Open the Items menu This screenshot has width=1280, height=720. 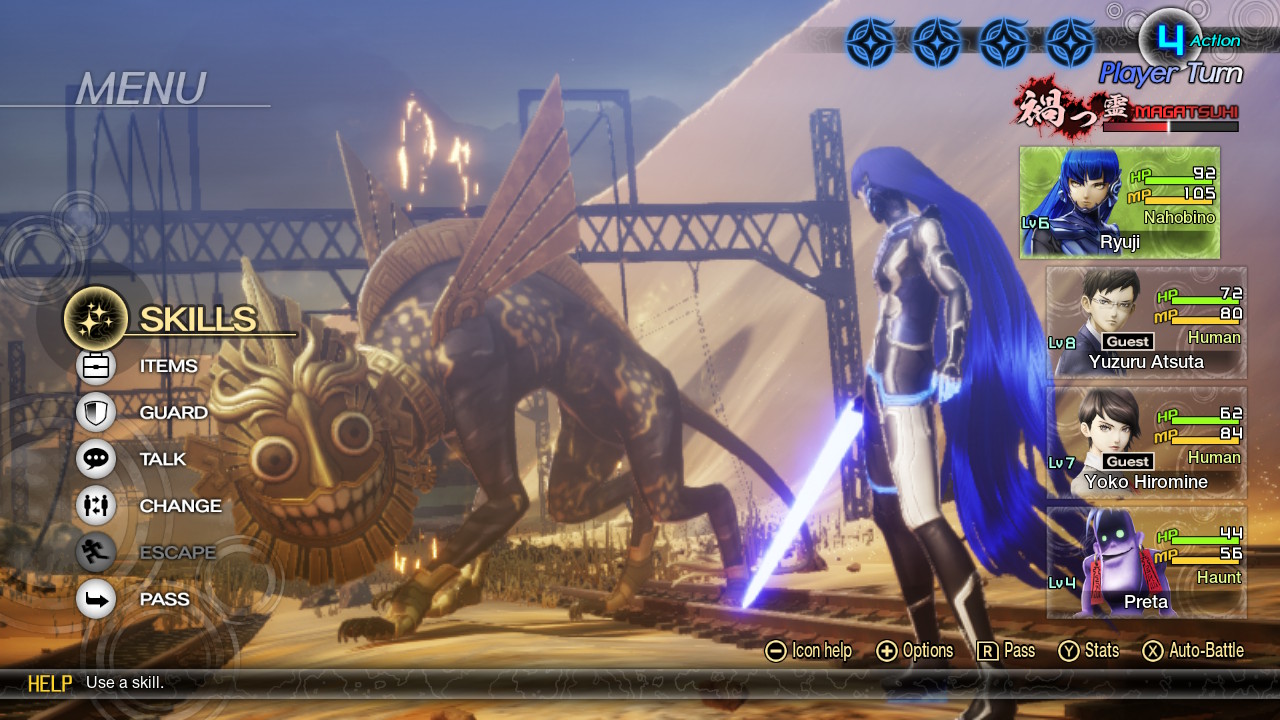(x=150, y=366)
